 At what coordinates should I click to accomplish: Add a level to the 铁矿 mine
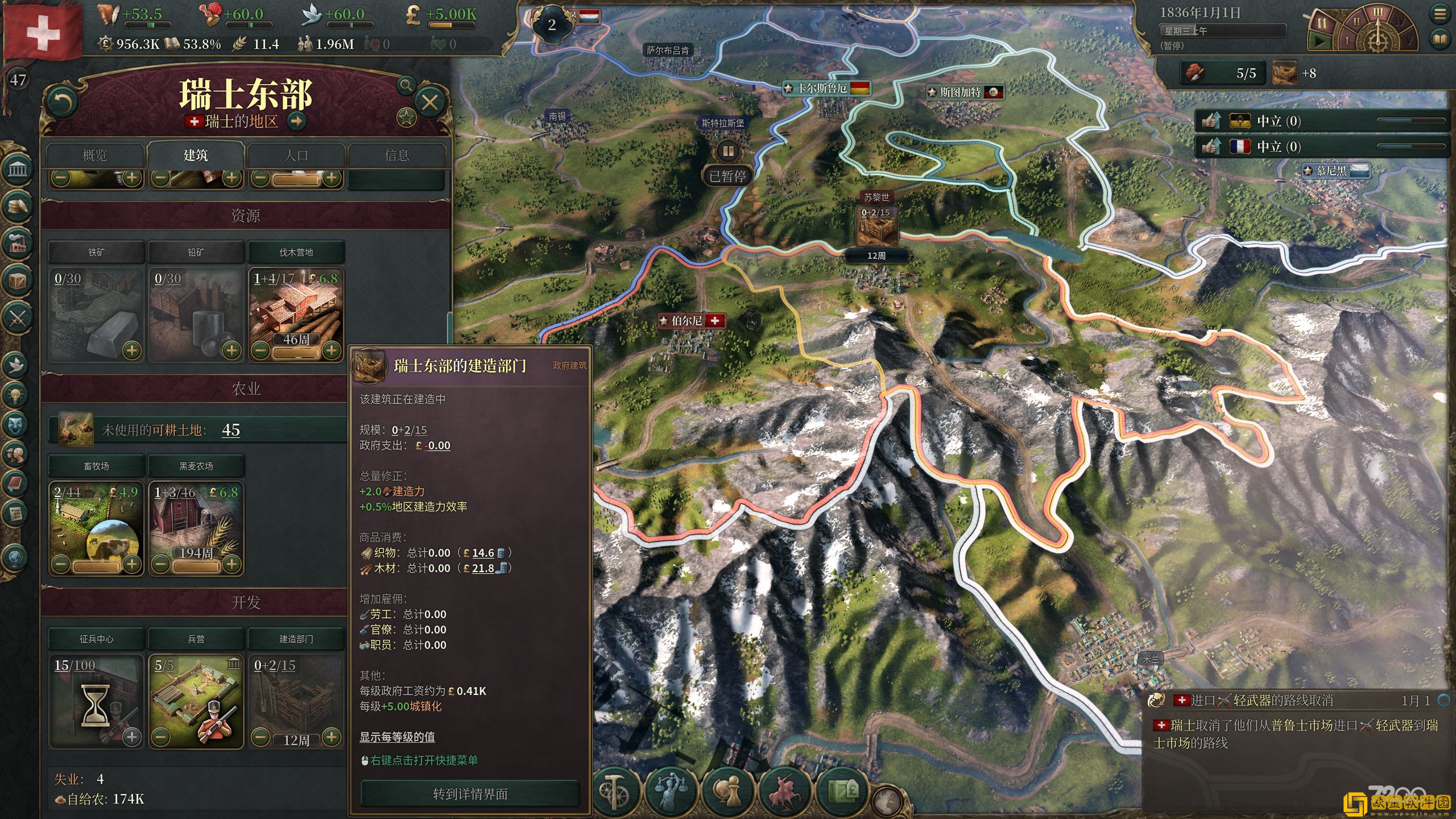132,350
